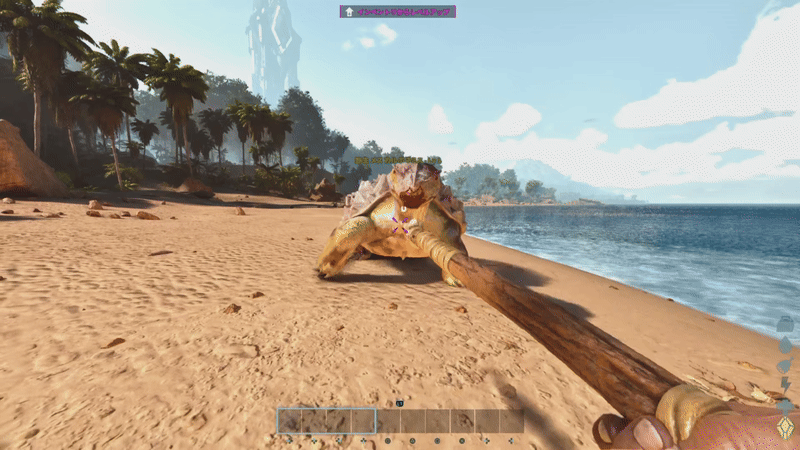Click the level-up notification banner

tap(397, 12)
